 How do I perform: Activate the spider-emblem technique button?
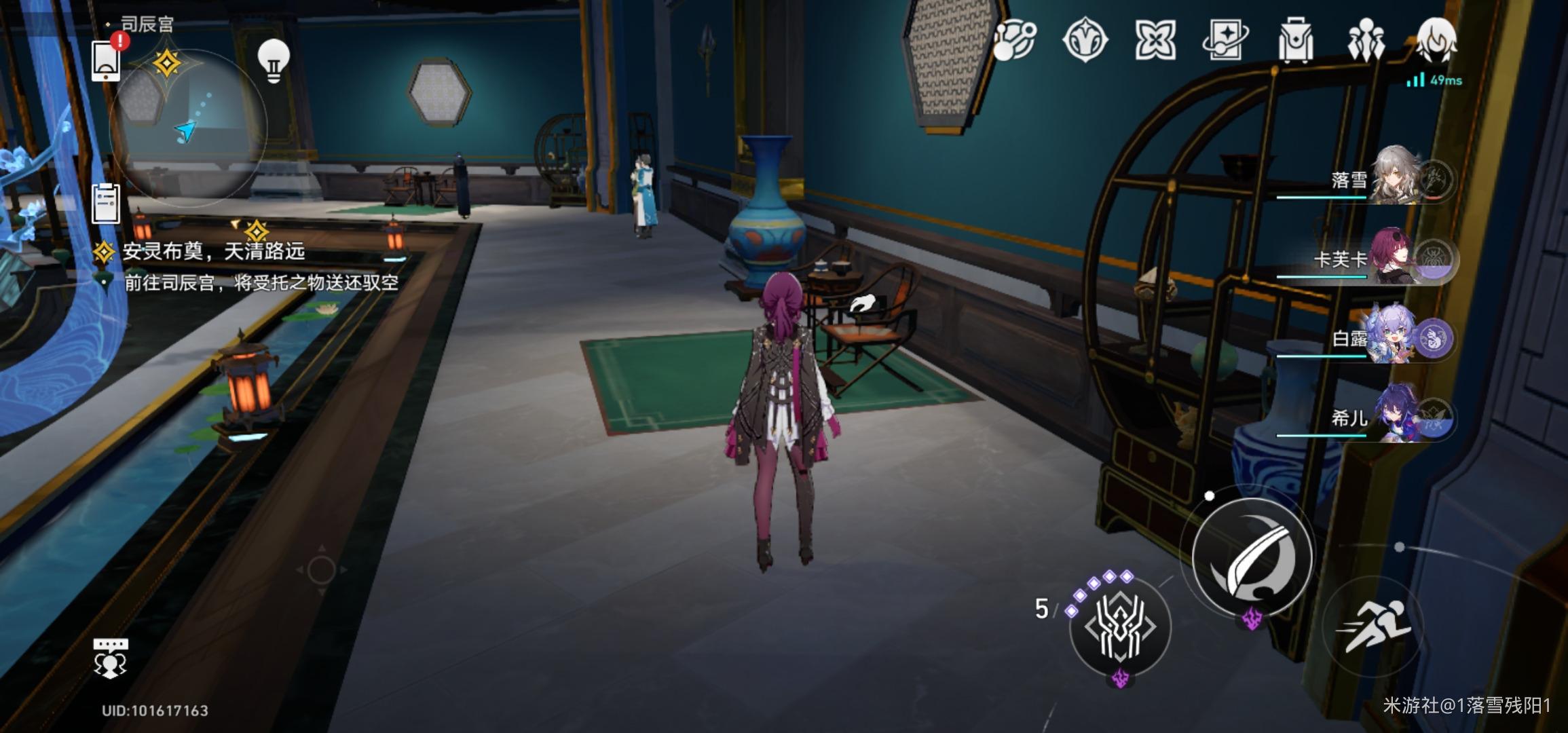1120,626
